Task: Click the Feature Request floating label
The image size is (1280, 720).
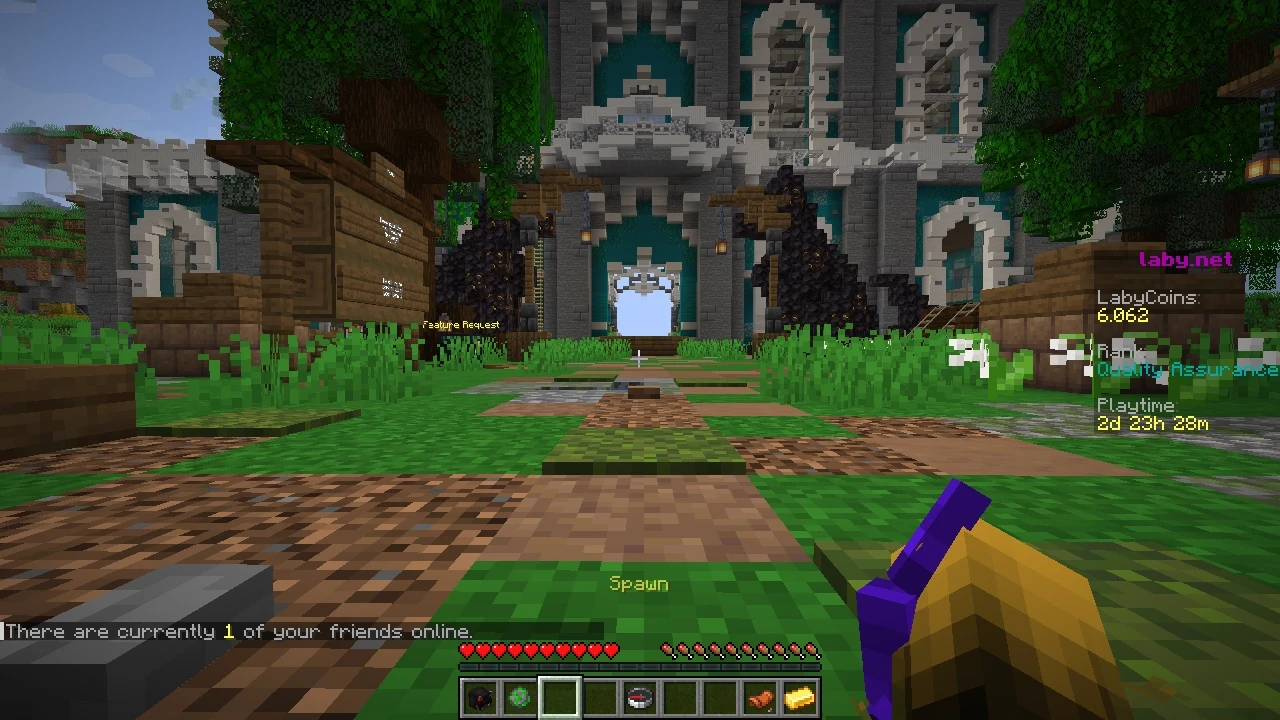Action: (x=461, y=324)
